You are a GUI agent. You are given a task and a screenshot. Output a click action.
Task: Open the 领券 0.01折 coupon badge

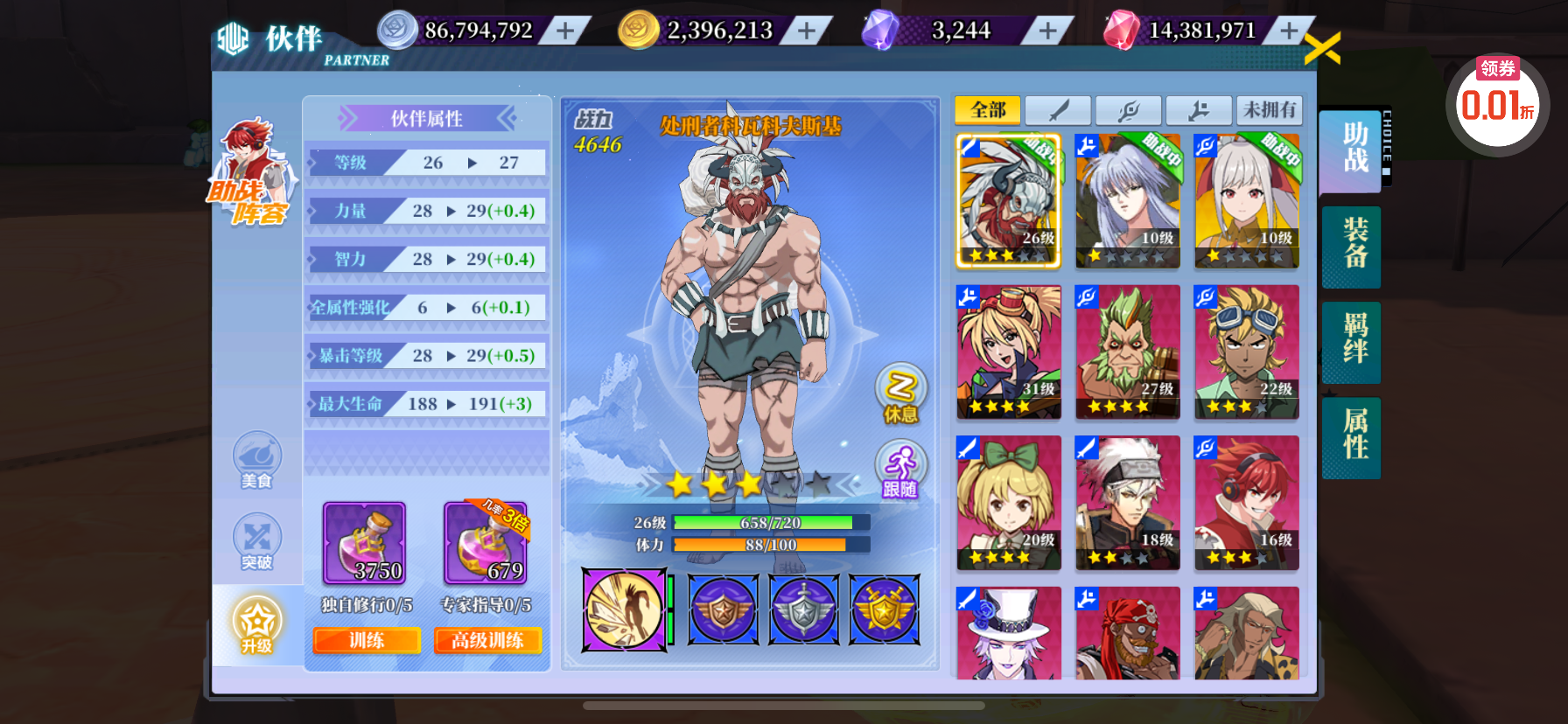coord(1497,101)
